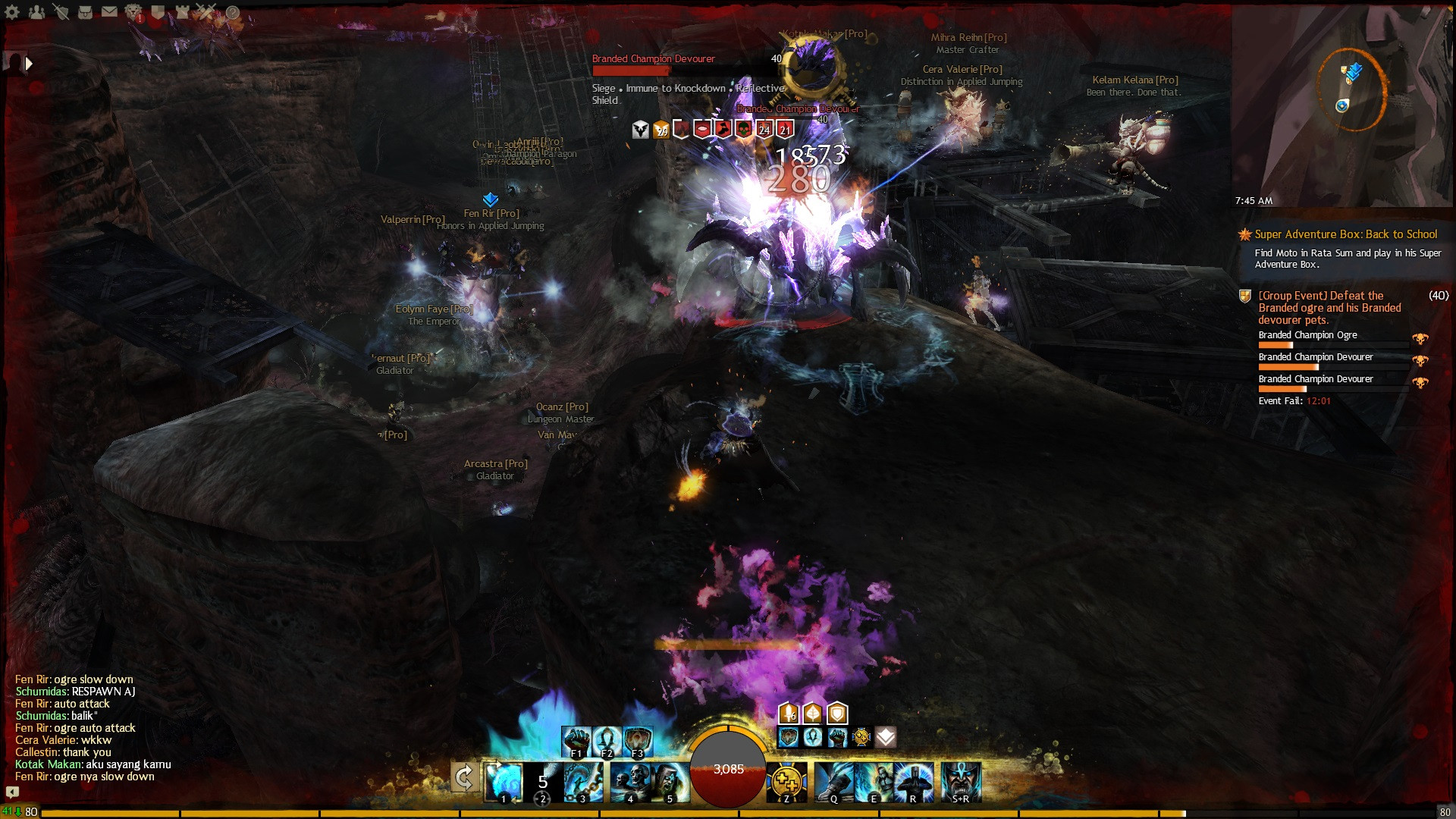
Task: Open the Hero panel sword-and-shield icon
Action: click(61, 11)
